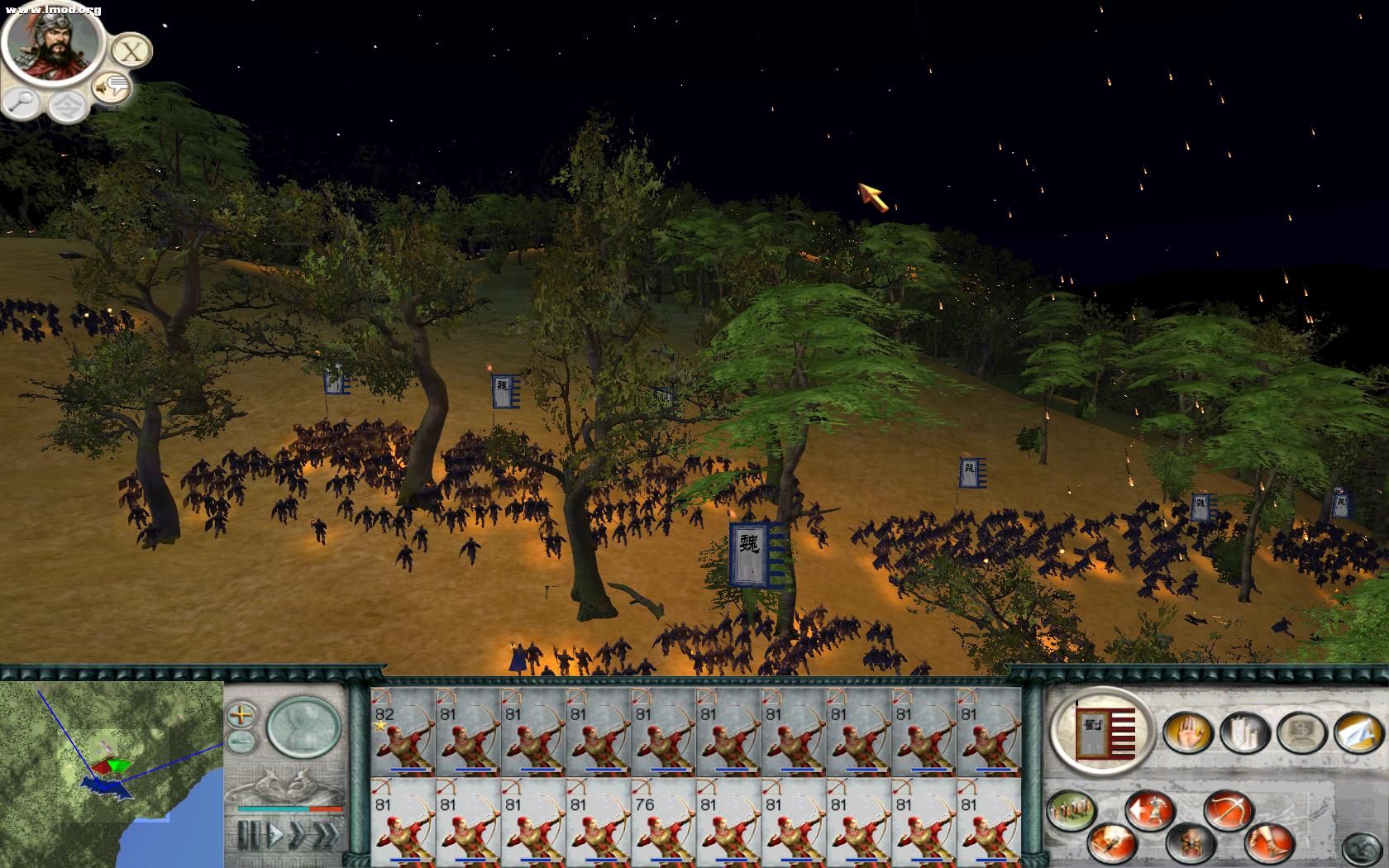The image size is (1389, 868).
Task: Toggle run mode with the sandaled foot icon
Action: tap(1268, 842)
